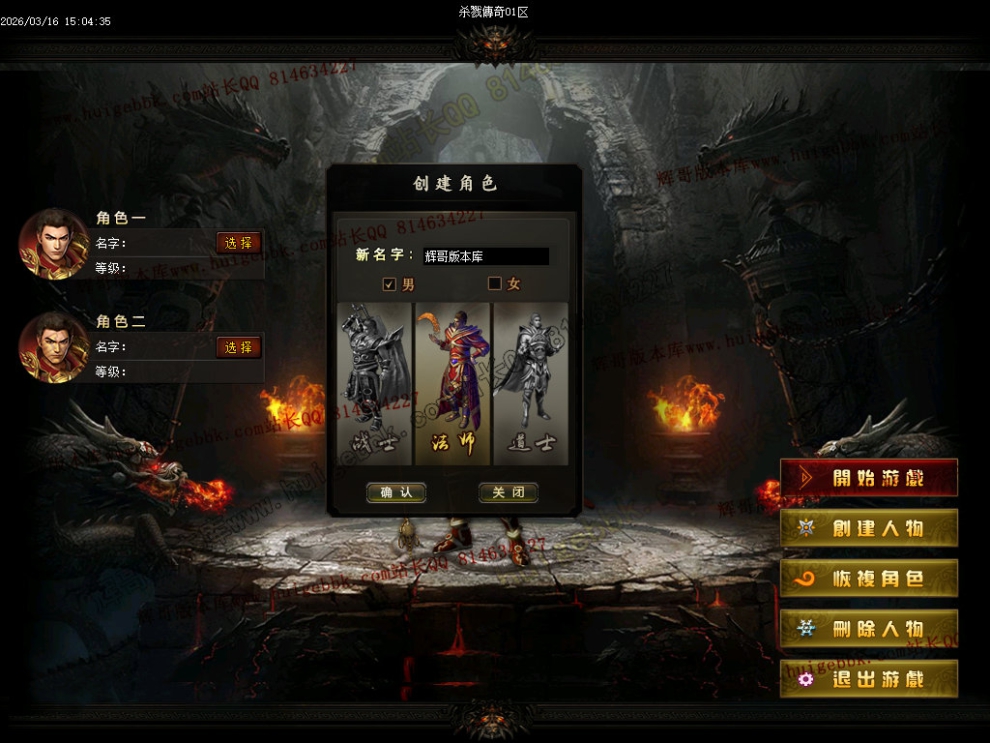Click the 角色二 character portrait
The width and height of the screenshot is (990, 743).
click(x=54, y=347)
